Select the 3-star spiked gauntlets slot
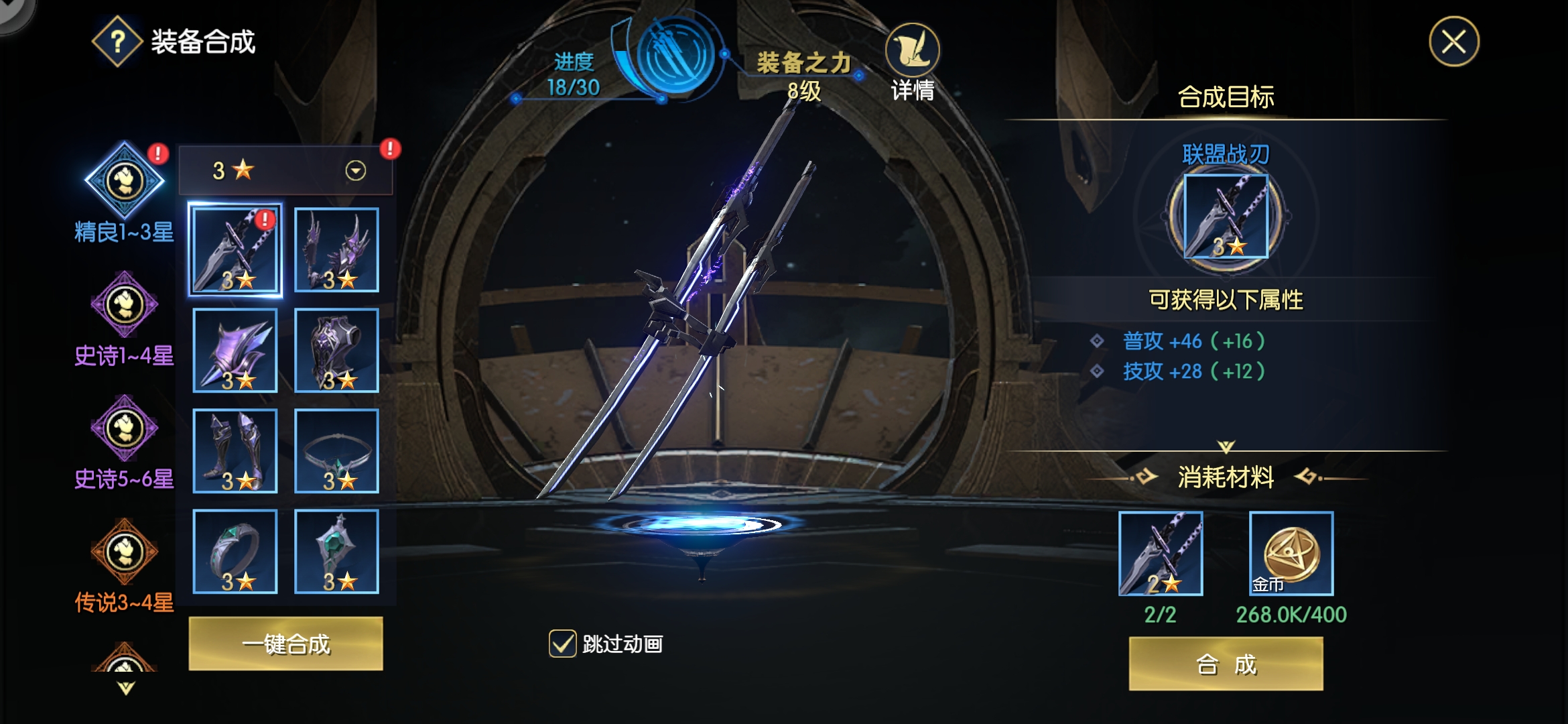The height and width of the screenshot is (724, 1568). click(336, 250)
